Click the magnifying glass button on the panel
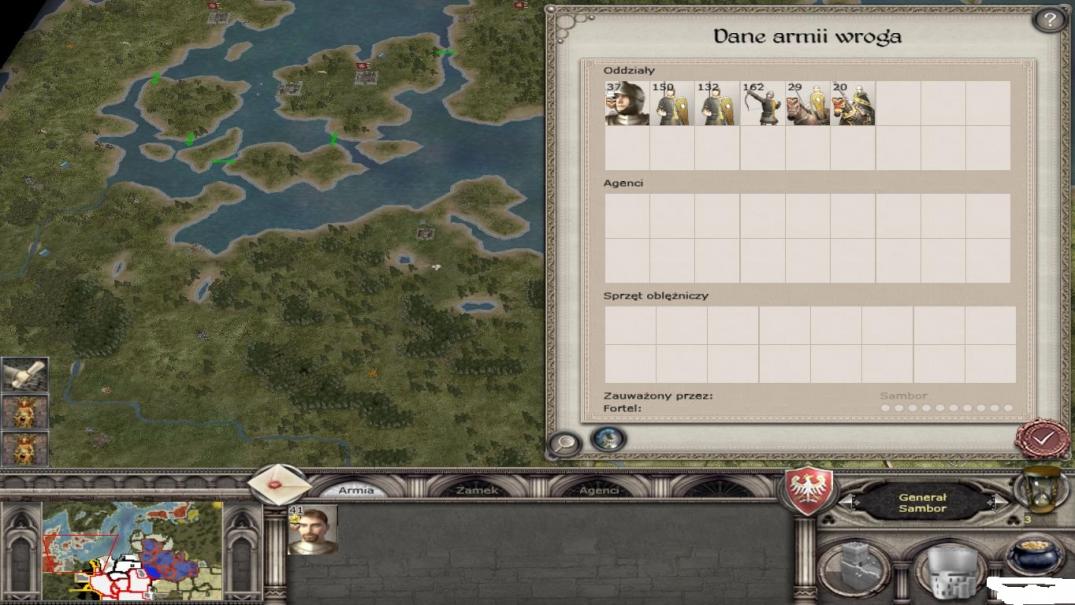Image resolution: width=1075 pixels, height=605 pixels. (x=565, y=444)
